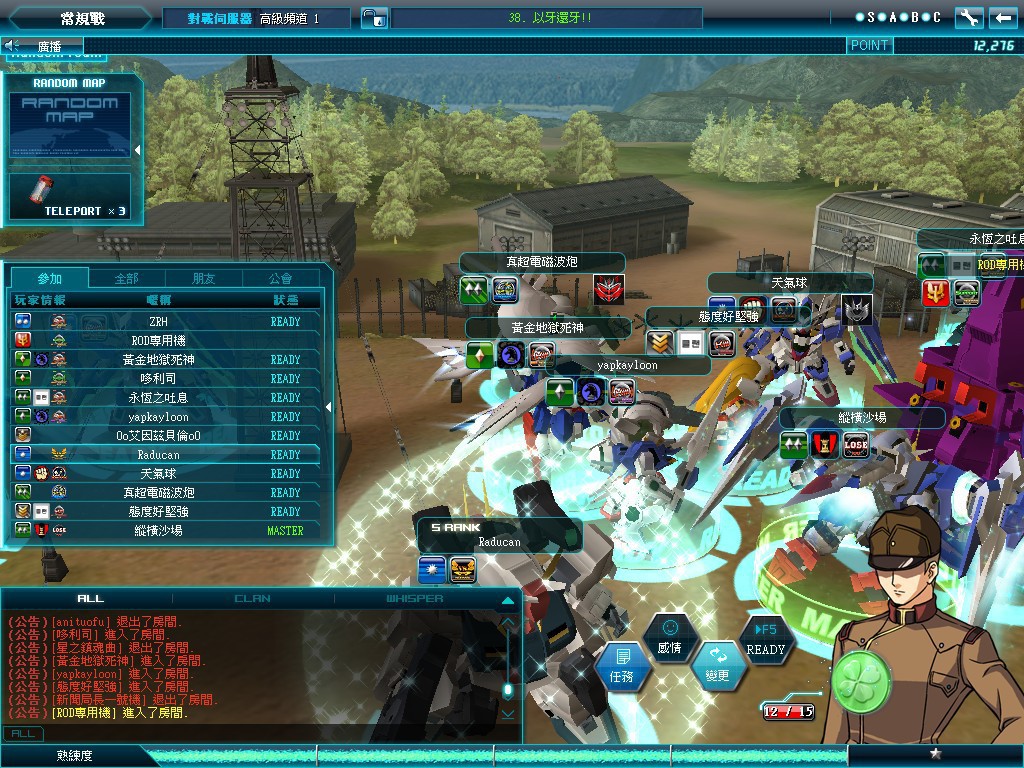Click the F5 READY hexagon button
1024x768 pixels.
(x=766, y=639)
